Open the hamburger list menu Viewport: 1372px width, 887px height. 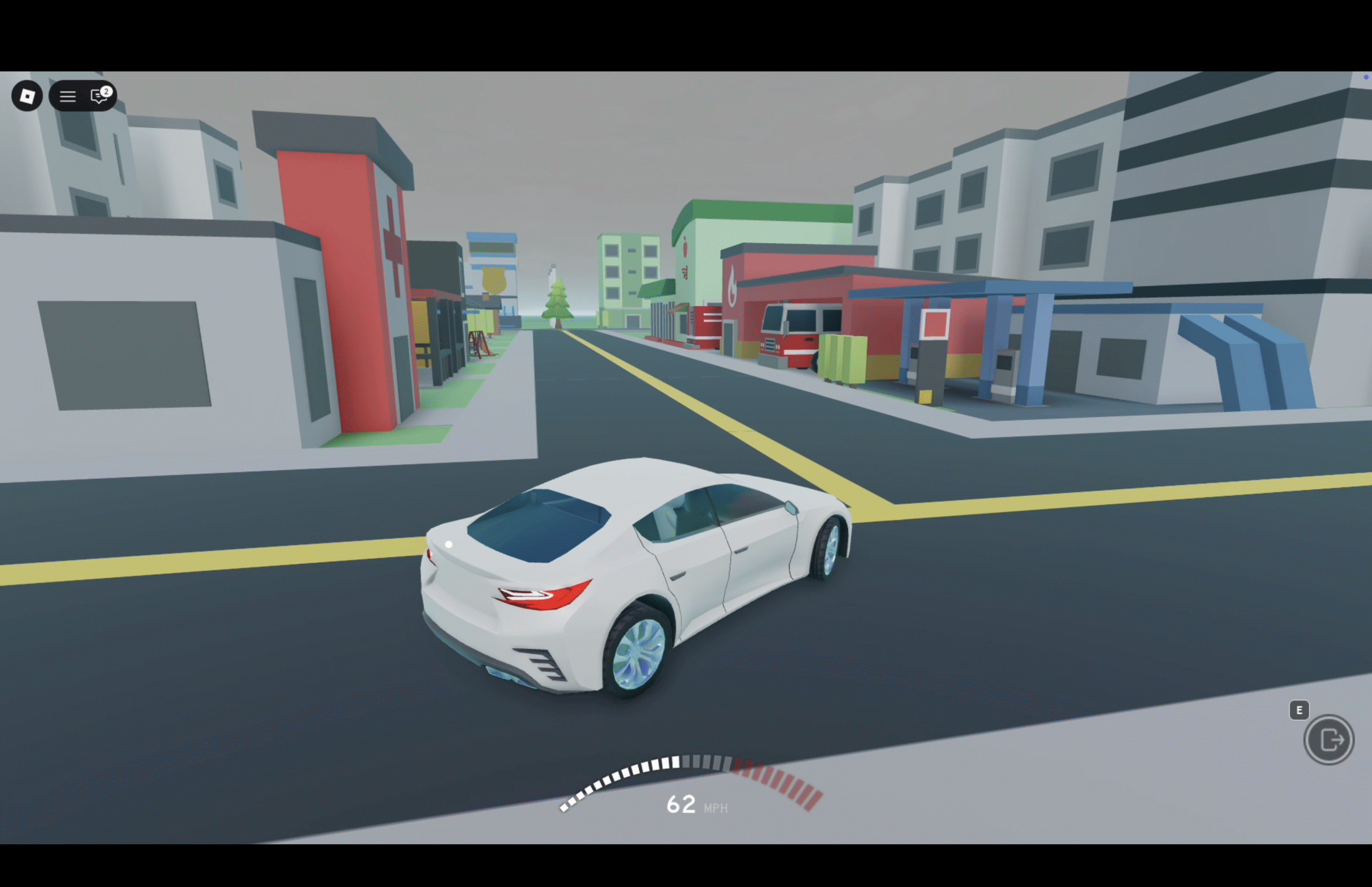click(68, 96)
